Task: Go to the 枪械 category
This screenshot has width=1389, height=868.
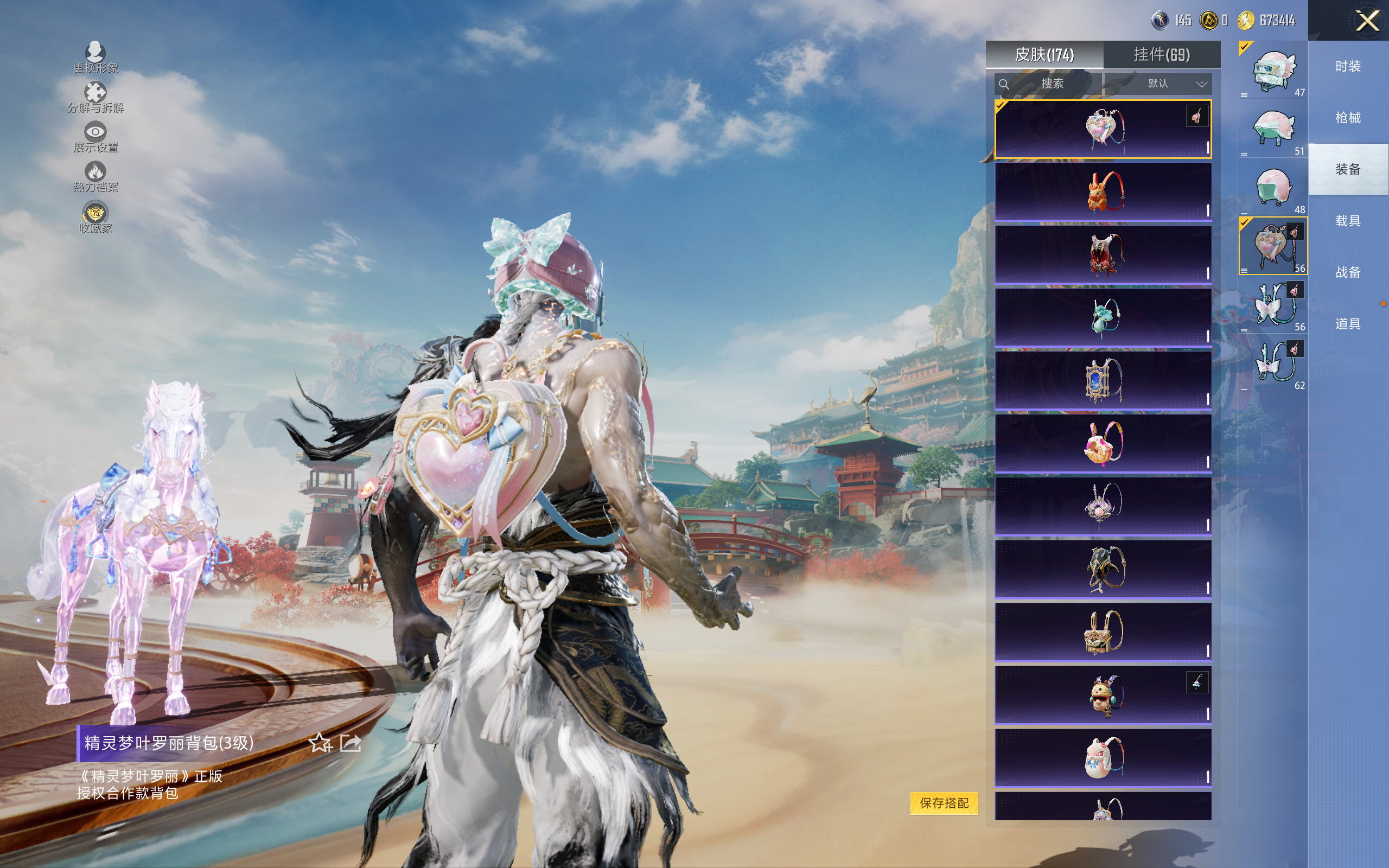Action: [1347, 118]
